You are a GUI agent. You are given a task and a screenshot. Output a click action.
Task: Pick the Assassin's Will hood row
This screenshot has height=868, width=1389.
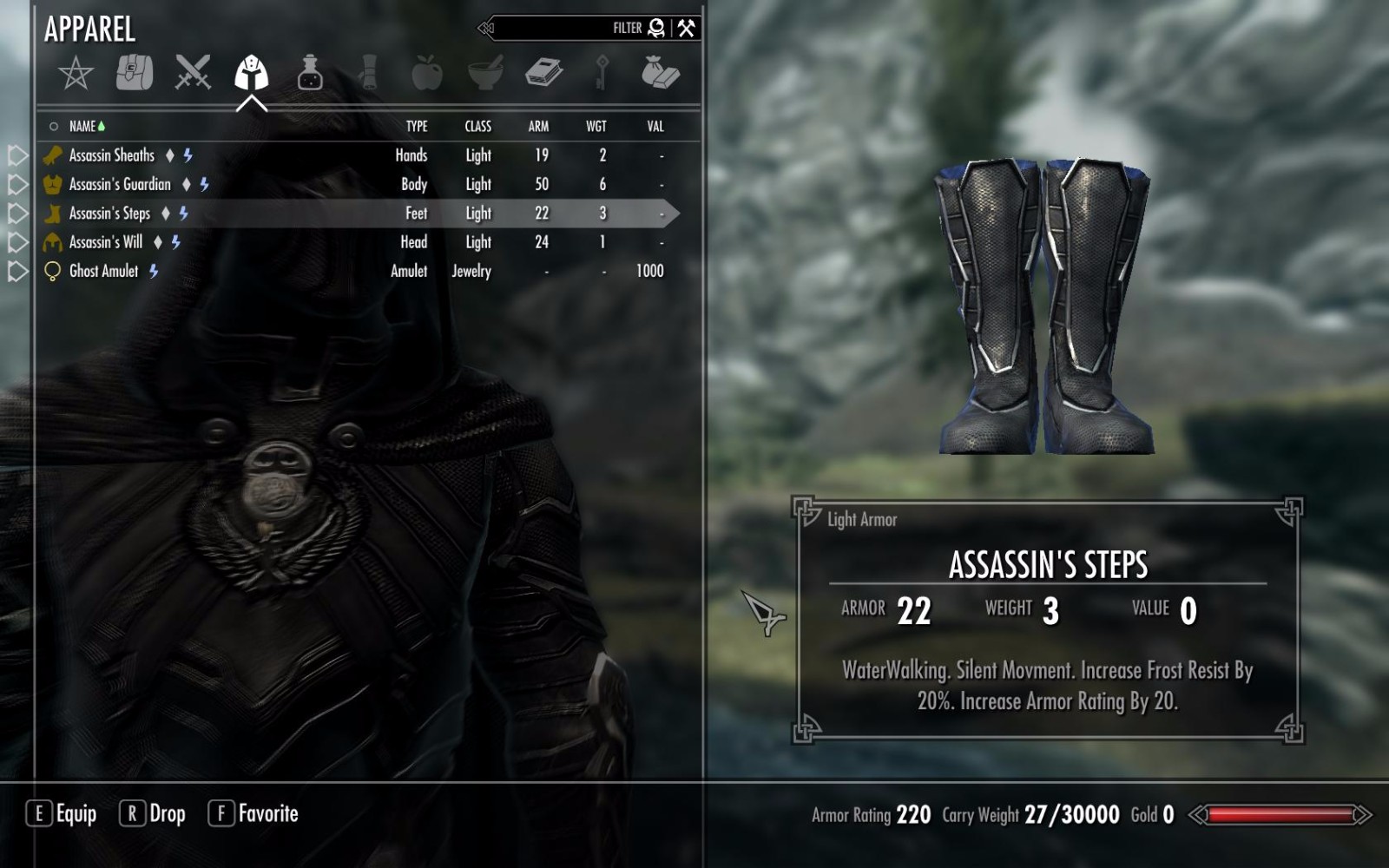coord(105,242)
